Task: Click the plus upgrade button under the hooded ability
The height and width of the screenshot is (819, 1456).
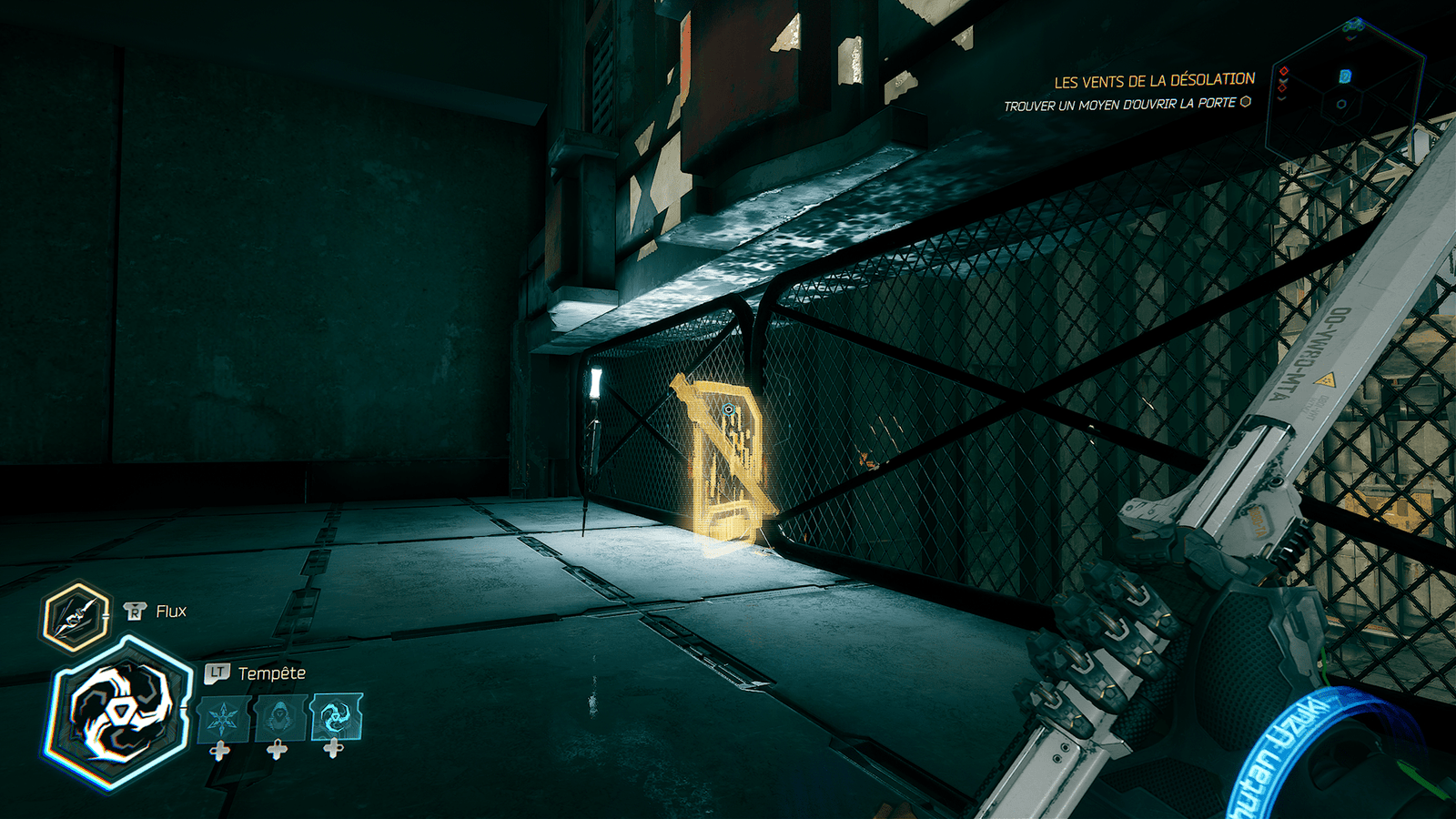Action: [277, 750]
